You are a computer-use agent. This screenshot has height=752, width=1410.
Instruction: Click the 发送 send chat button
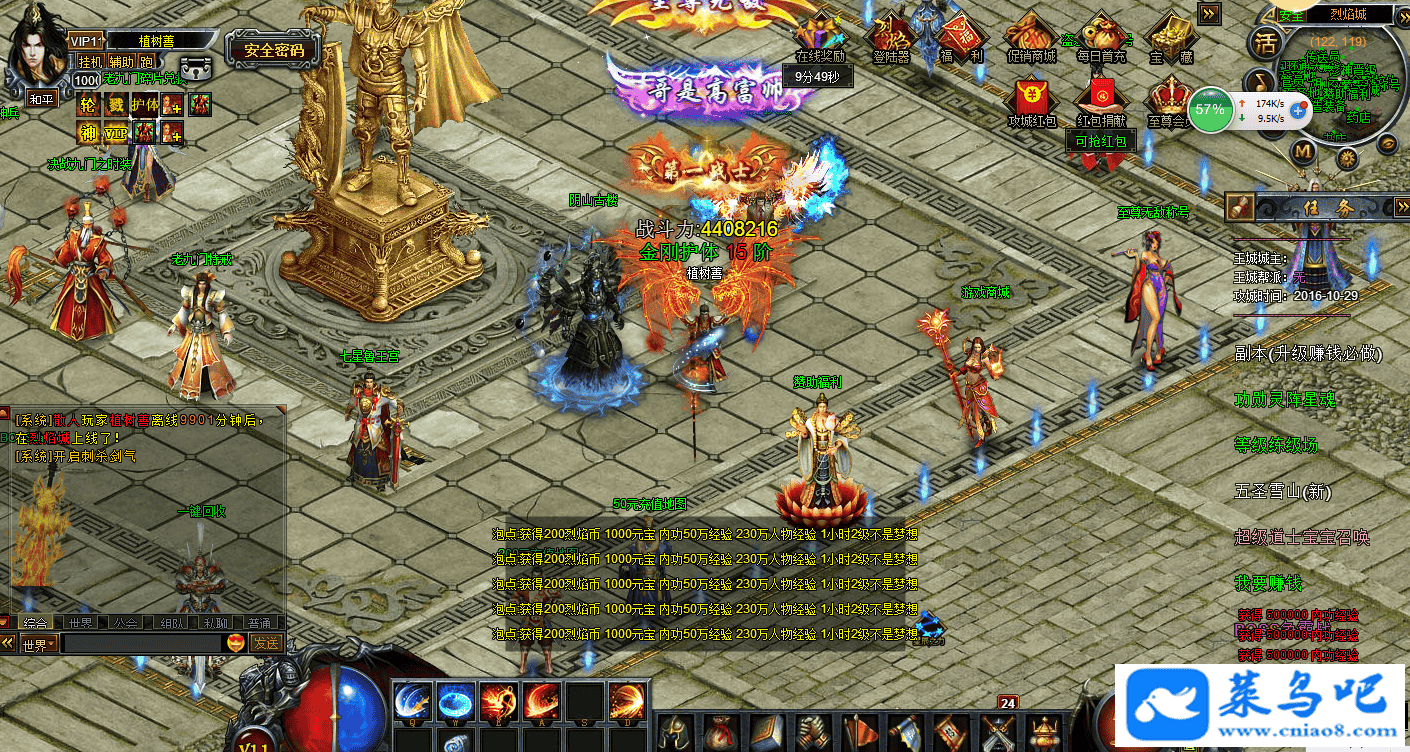pos(266,643)
